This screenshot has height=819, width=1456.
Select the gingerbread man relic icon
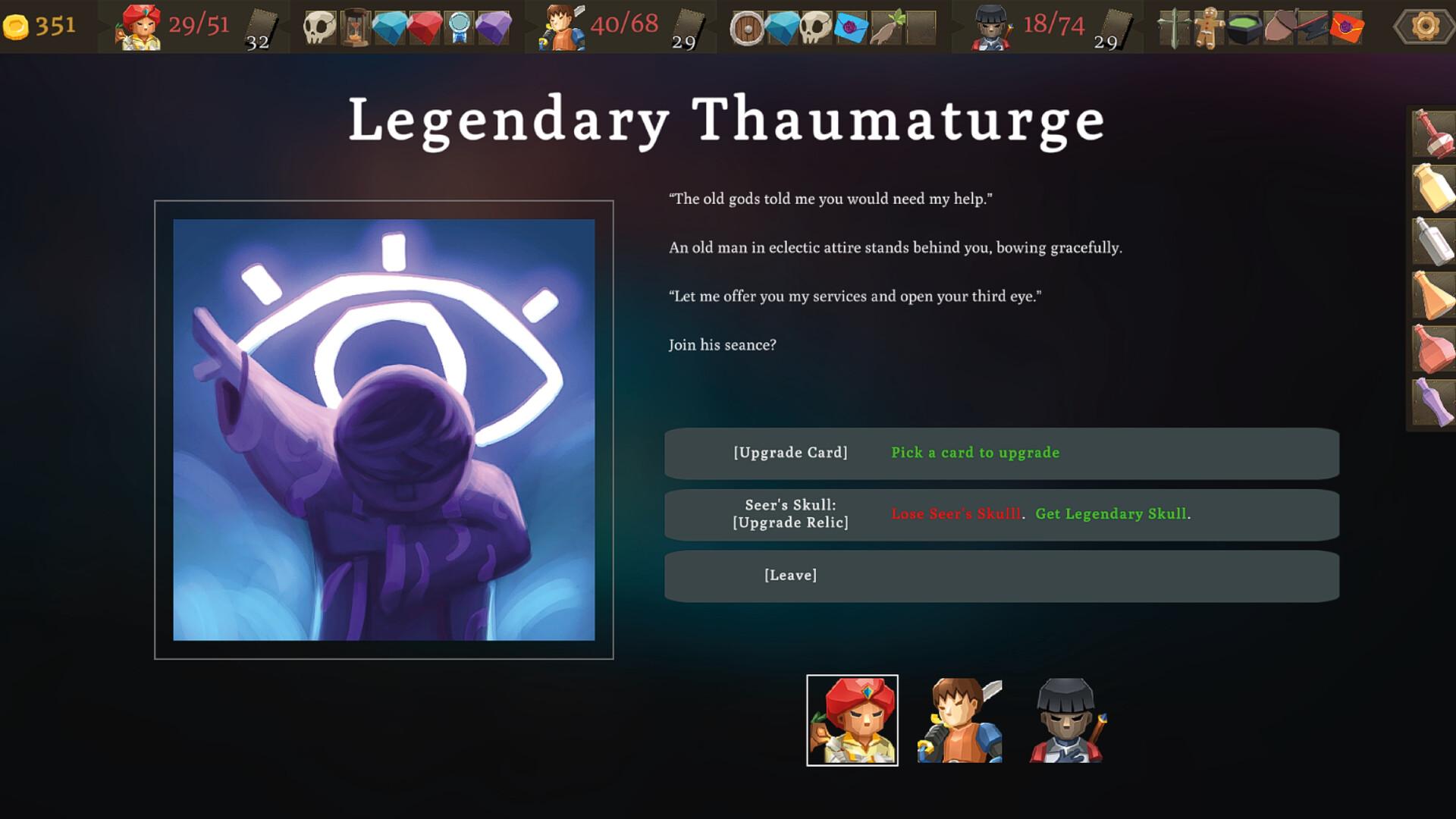[x=1207, y=27]
